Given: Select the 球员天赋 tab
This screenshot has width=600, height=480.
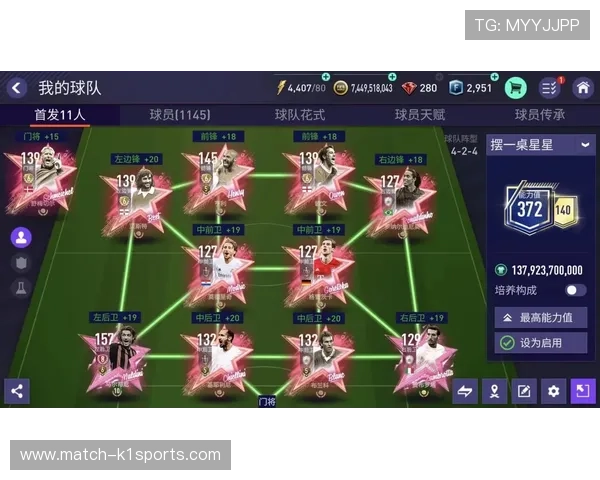Looking at the screenshot, I should [x=420, y=115].
